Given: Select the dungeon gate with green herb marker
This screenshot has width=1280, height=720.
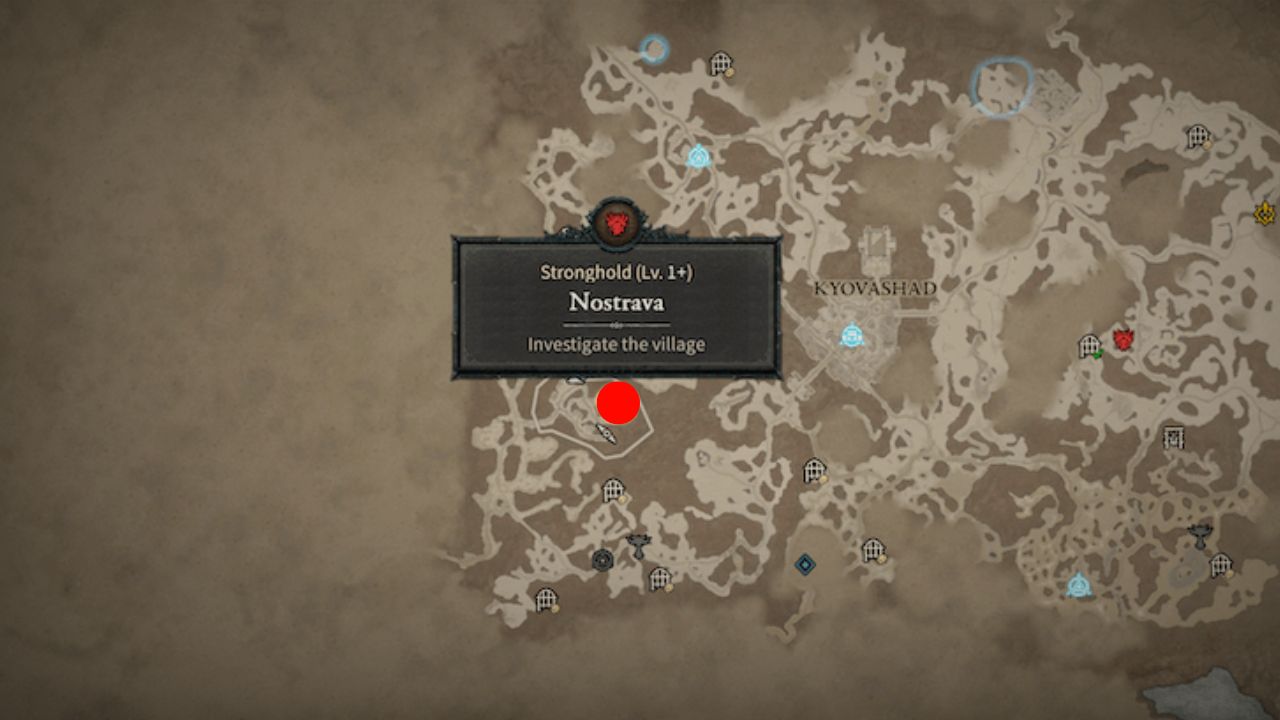Looking at the screenshot, I should pos(1089,347).
